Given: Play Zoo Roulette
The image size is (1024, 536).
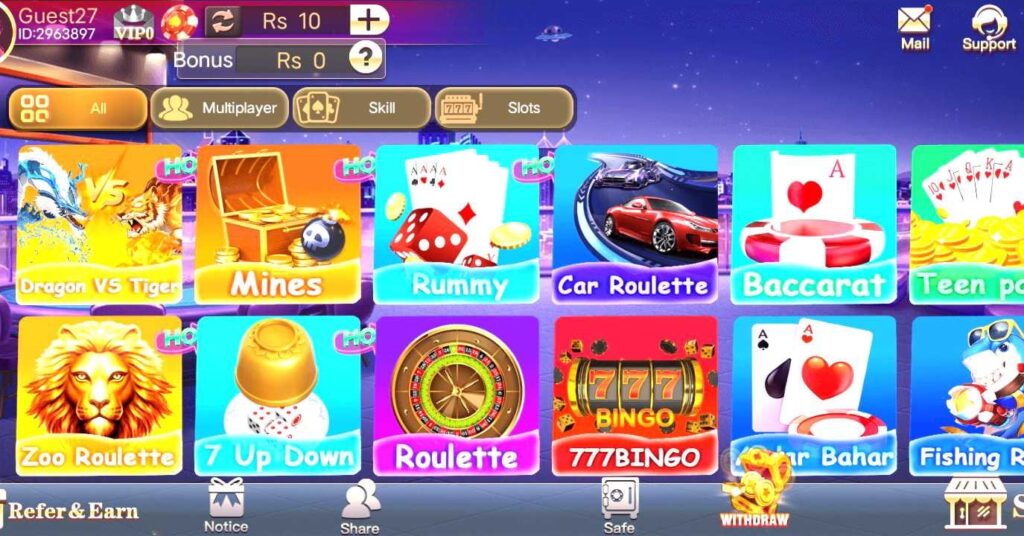Looking at the screenshot, I should 99,395.
